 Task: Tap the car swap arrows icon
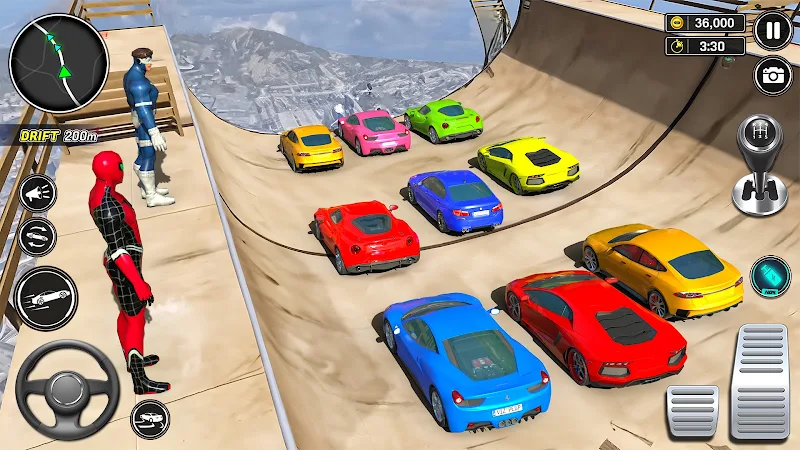click(x=37, y=237)
